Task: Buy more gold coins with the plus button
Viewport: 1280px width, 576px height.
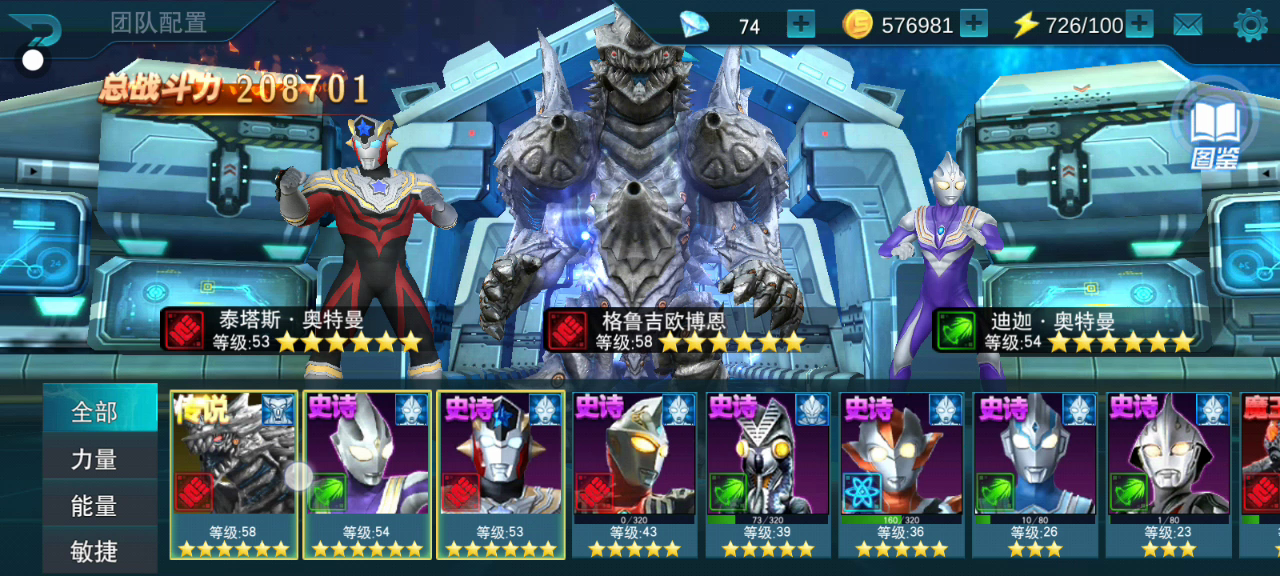Action: (x=973, y=24)
